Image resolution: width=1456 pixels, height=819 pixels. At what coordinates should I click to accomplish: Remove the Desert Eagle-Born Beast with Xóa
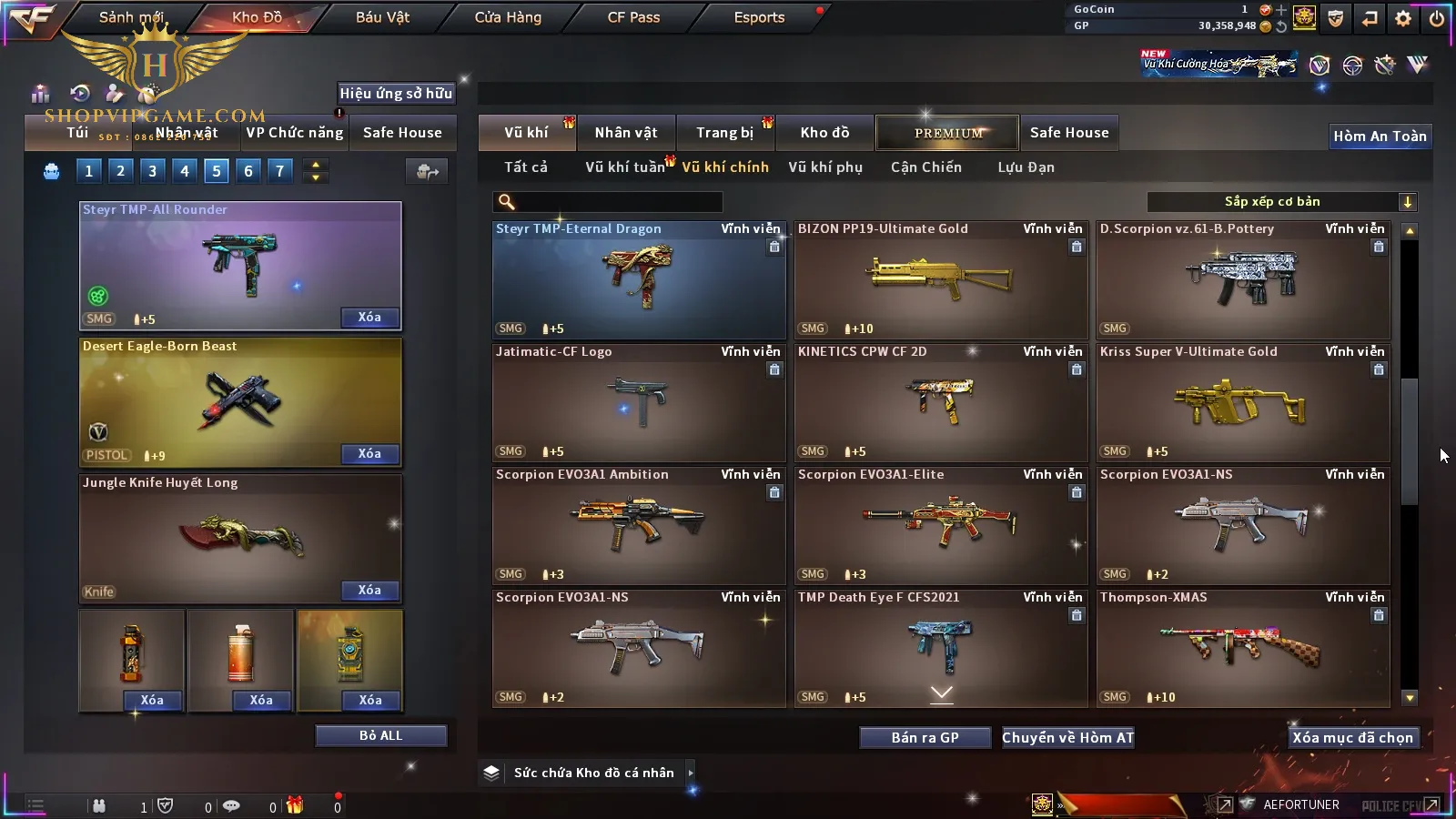coord(369,454)
